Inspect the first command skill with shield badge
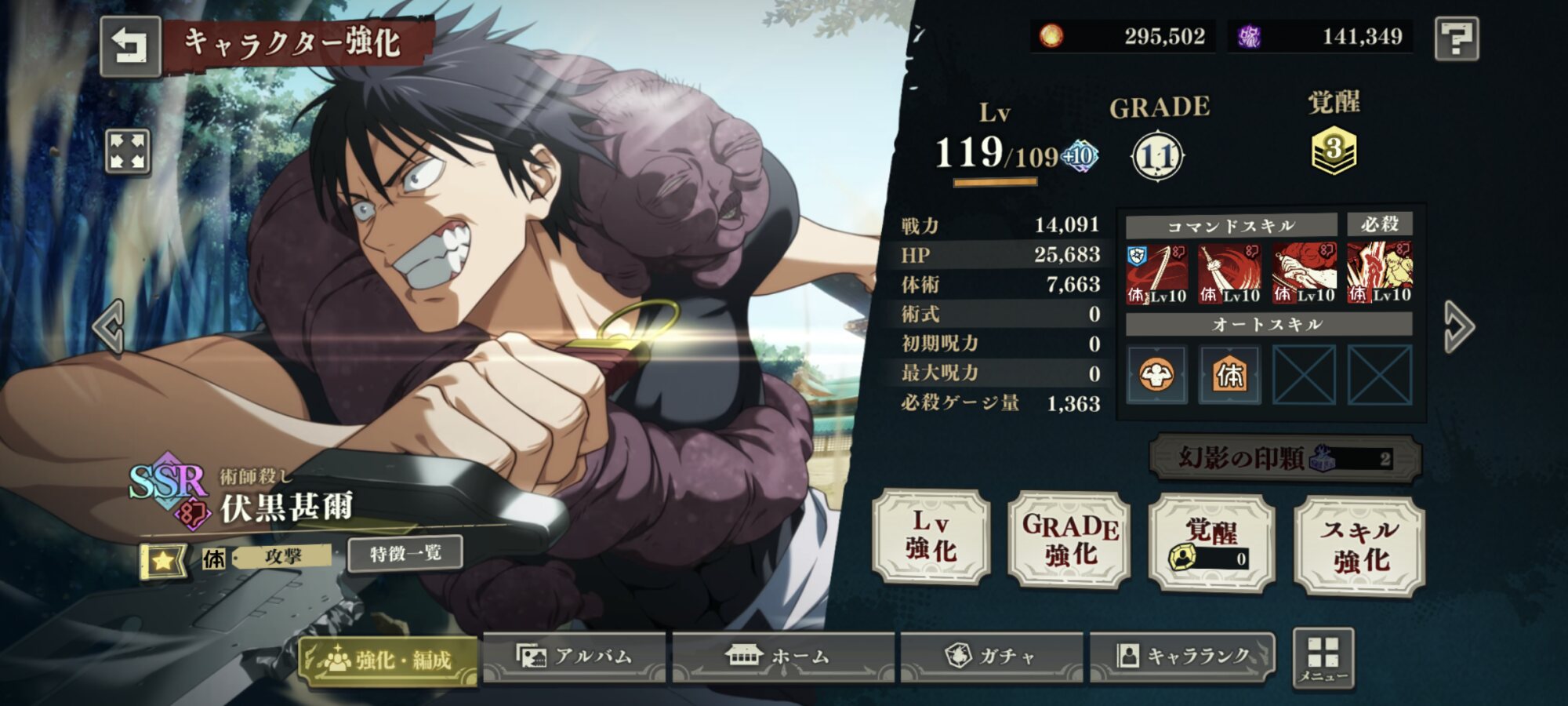Image resolution: width=1568 pixels, height=706 pixels. 1156,273
